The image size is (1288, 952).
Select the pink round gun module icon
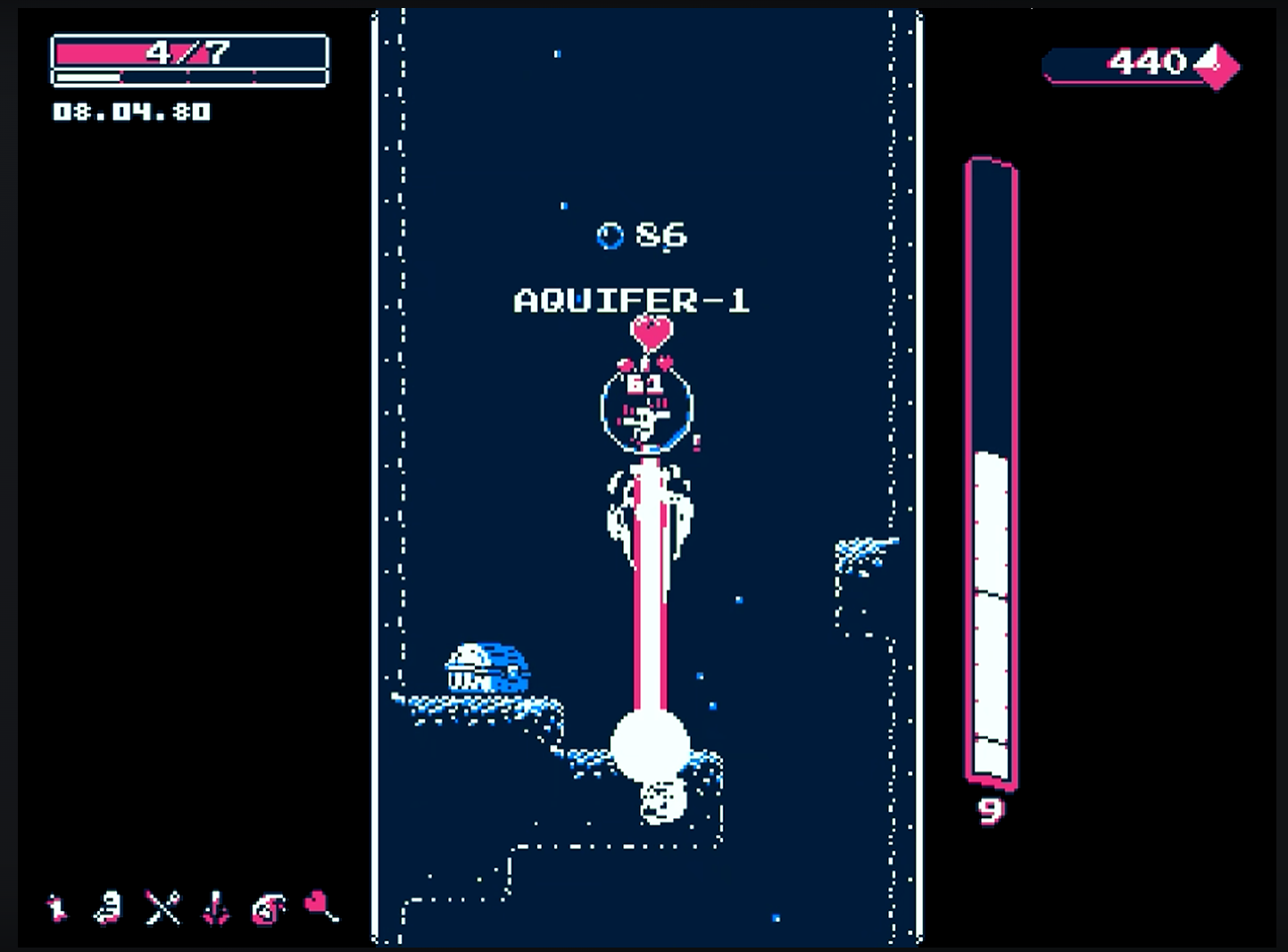coord(268,908)
